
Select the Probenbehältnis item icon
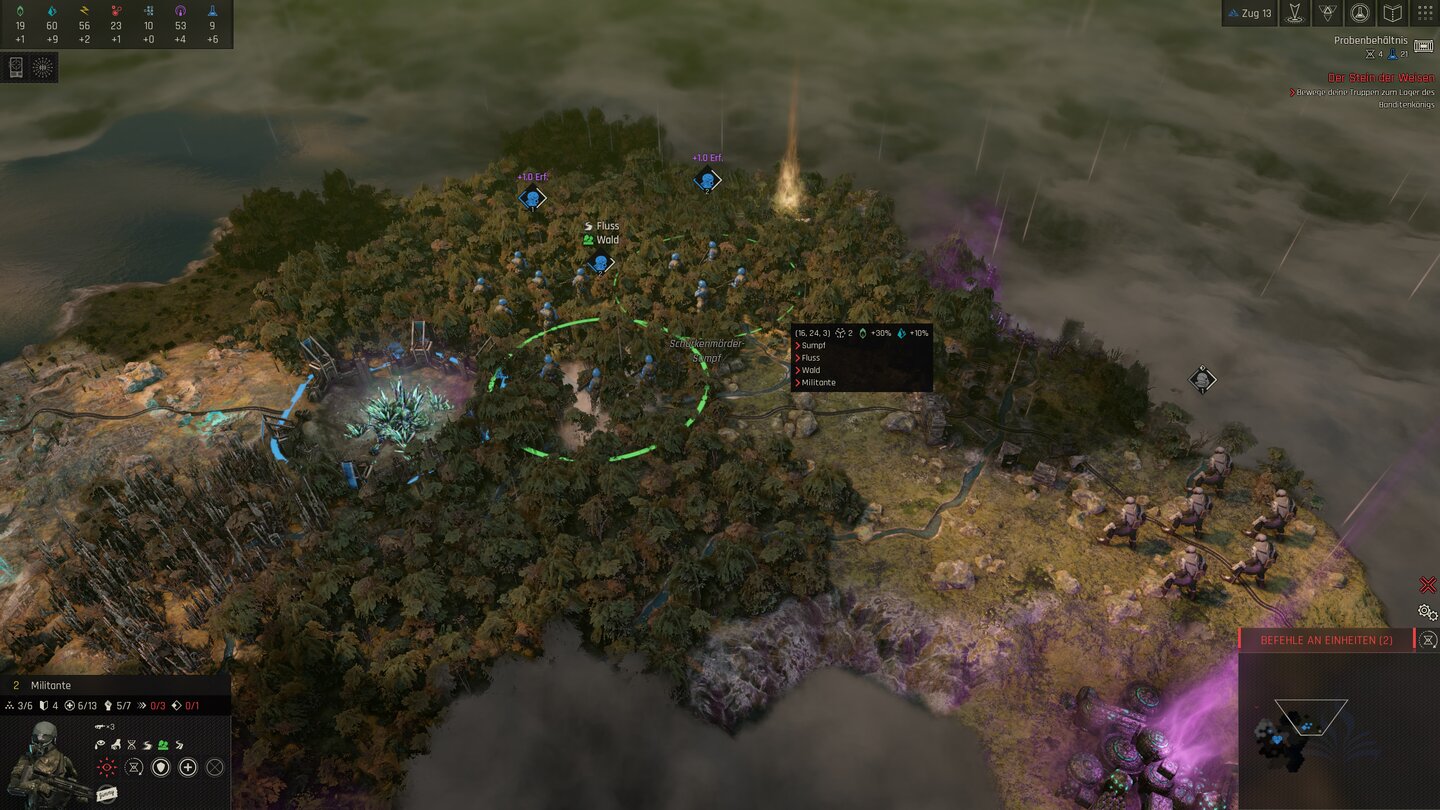pos(1423,47)
